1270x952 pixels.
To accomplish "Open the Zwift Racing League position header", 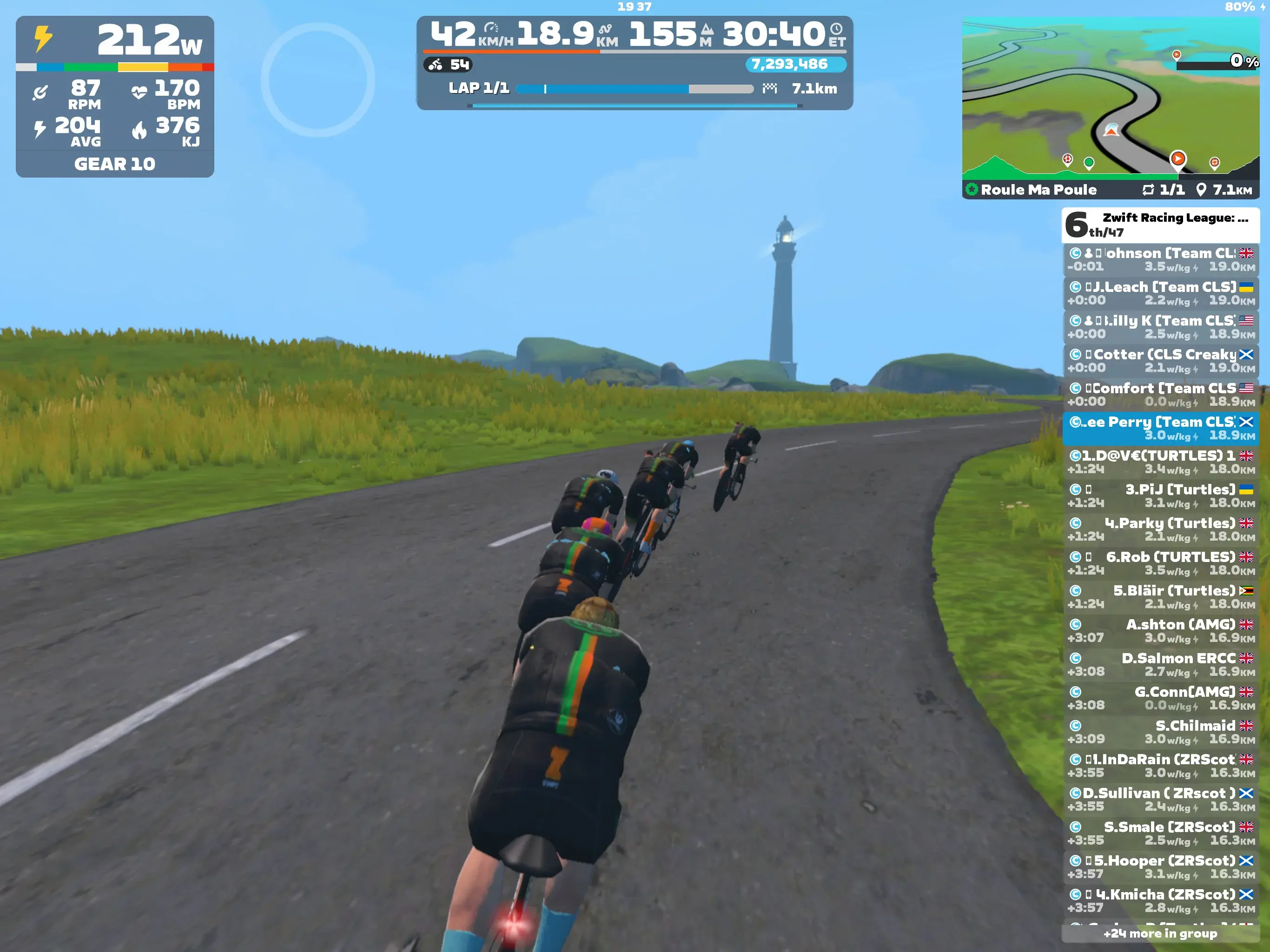I will pos(1160,225).
